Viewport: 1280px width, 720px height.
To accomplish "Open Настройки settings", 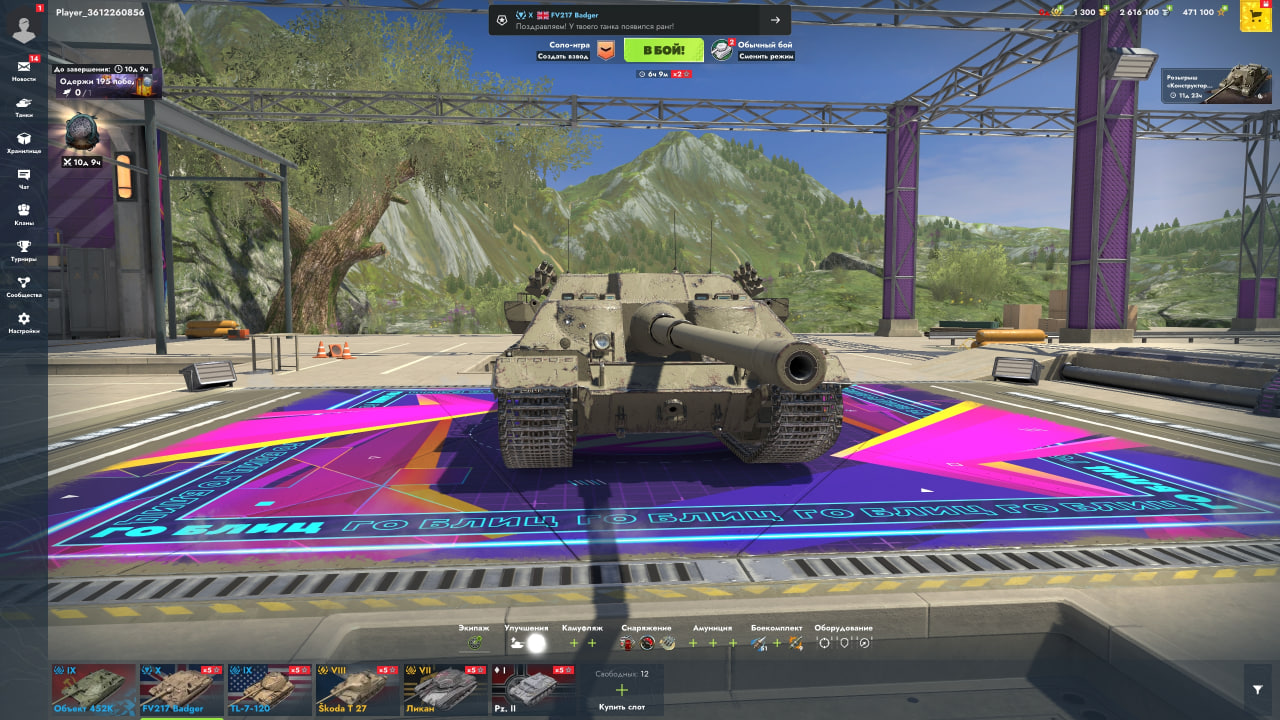I will pos(24,321).
